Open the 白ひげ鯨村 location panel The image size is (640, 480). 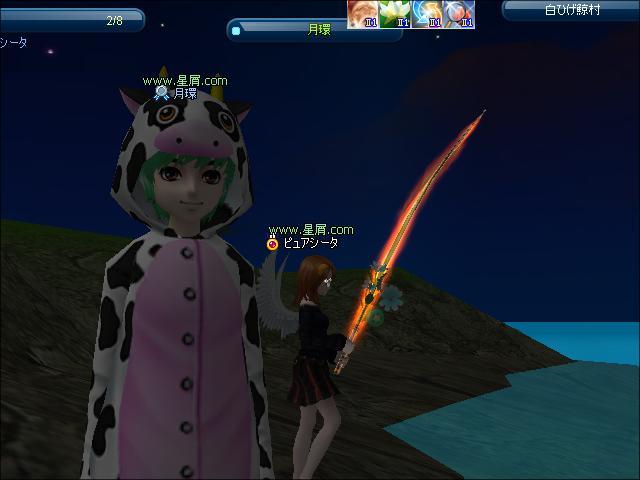570,11
